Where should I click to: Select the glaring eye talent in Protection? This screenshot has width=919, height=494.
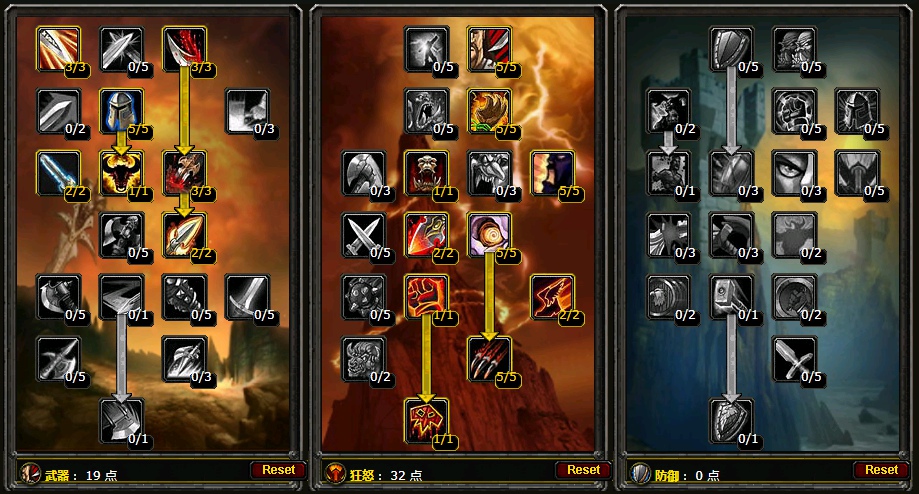tap(794, 173)
